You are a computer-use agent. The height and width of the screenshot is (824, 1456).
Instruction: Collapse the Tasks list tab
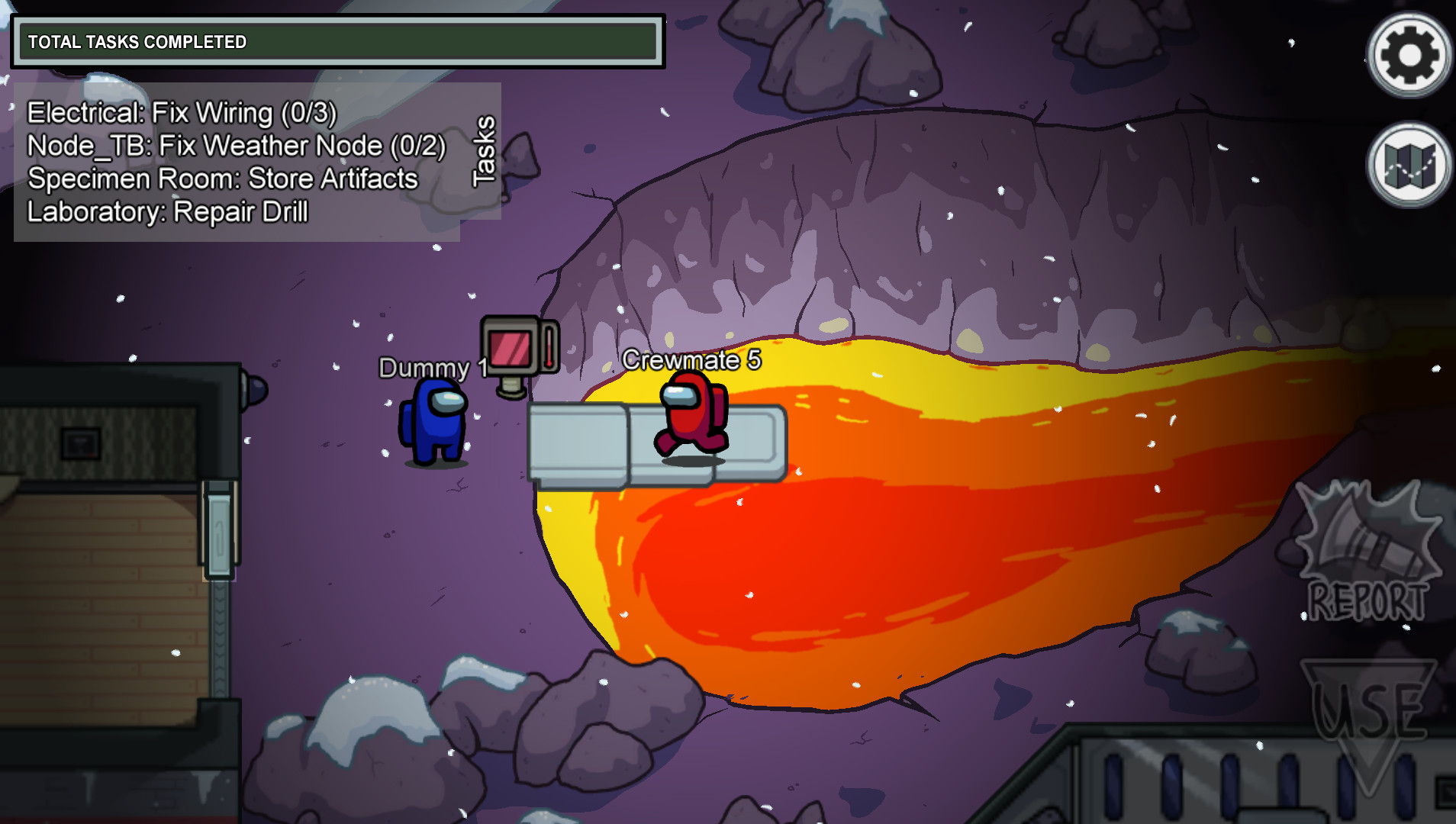[483, 151]
